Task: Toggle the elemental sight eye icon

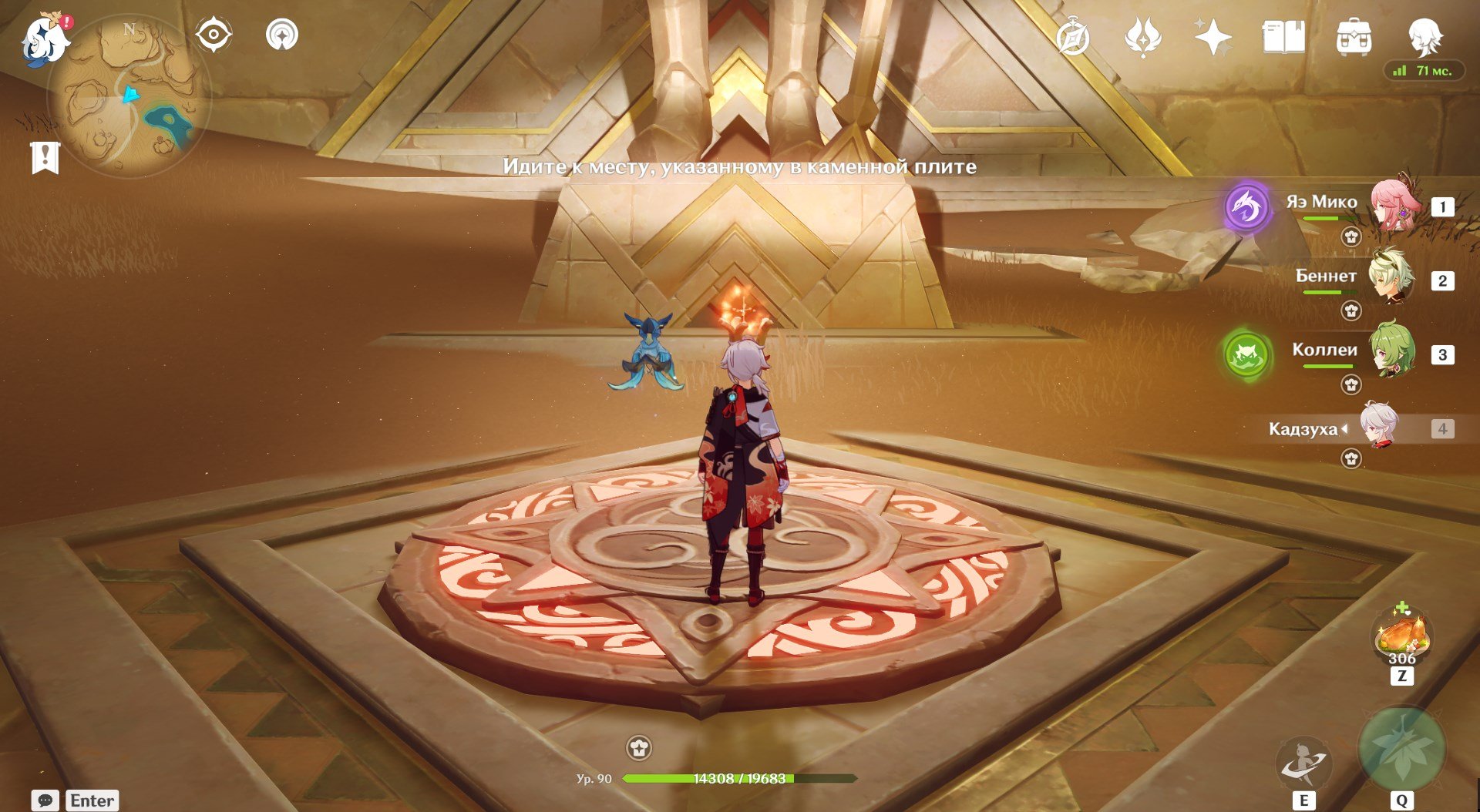Action: click(x=214, y=35)
